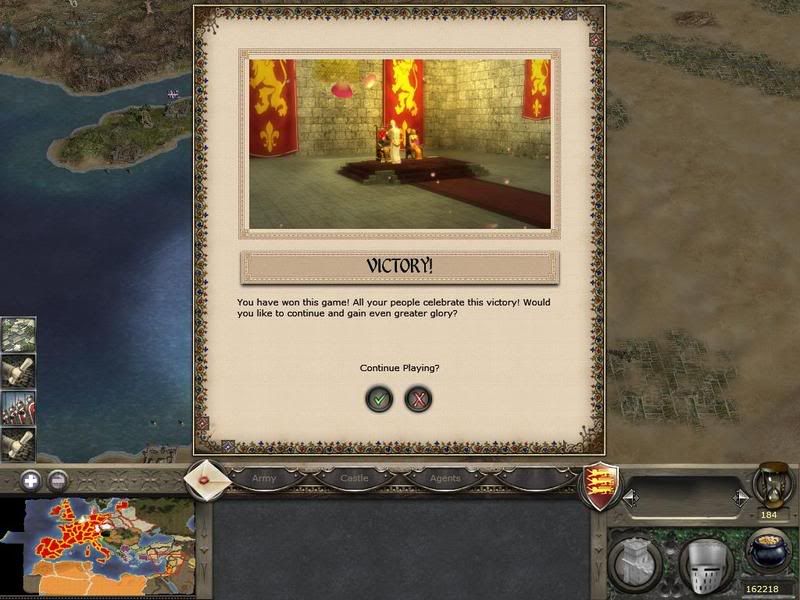Open the soldiers event notification thumbnail

pyautogui.click(x=18, y=407)
